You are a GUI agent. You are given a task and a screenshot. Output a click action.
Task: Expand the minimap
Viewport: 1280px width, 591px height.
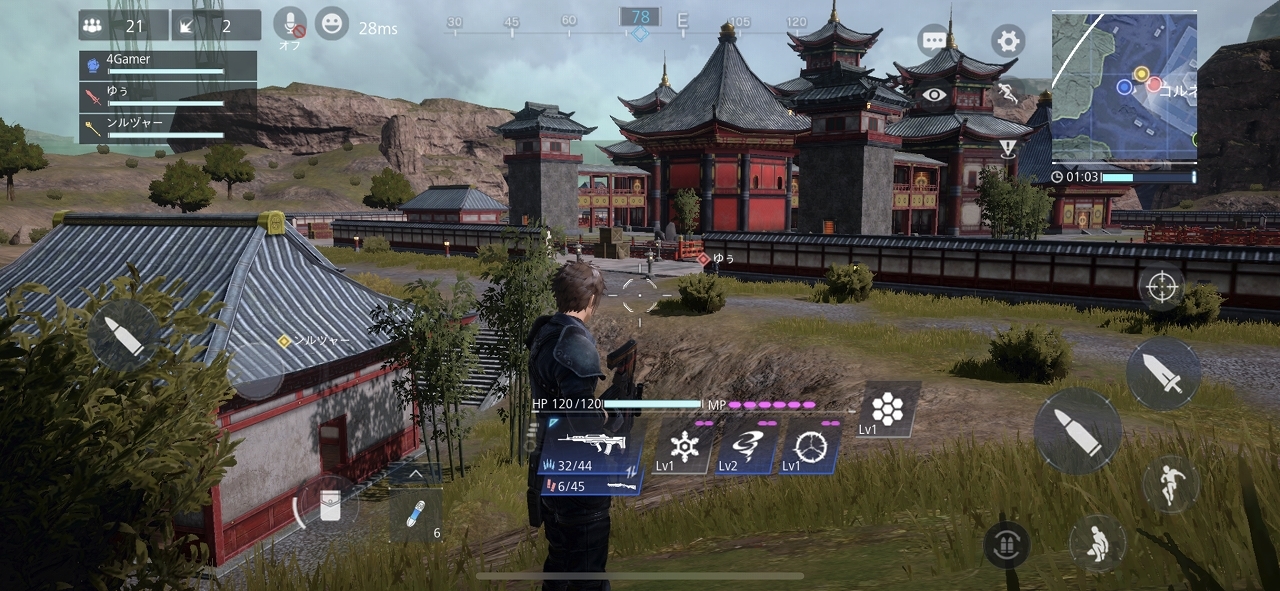point(1124,86)
